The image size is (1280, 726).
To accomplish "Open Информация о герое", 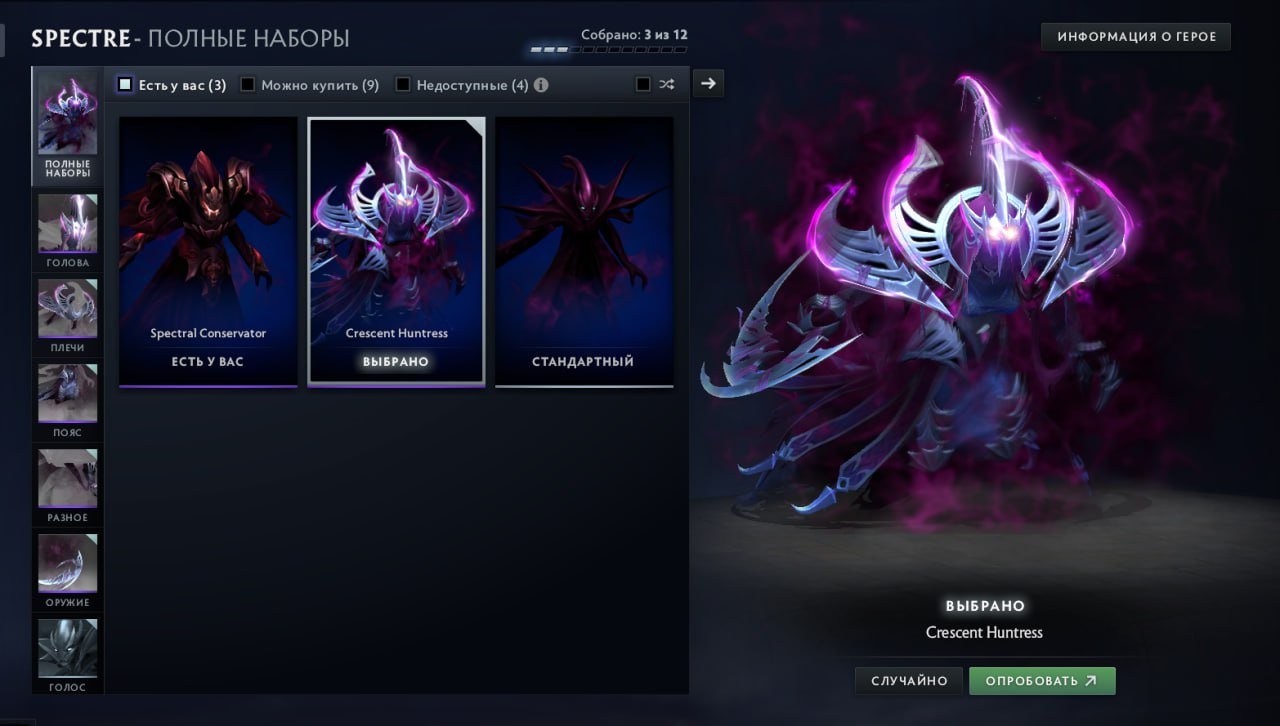I will click(1135, 36).
